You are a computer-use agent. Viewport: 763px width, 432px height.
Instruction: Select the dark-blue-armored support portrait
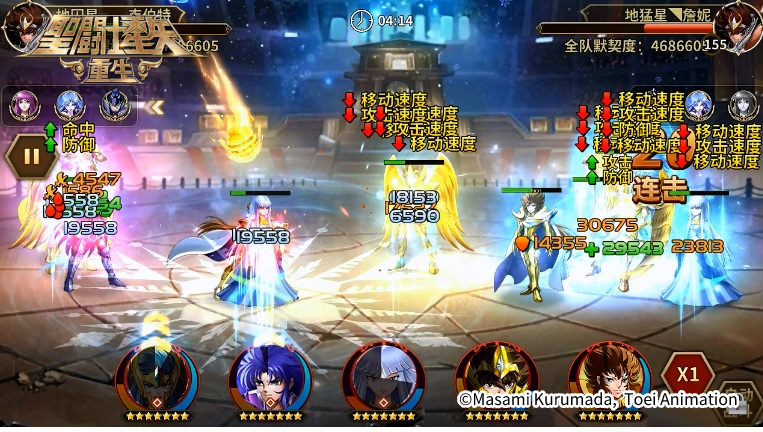(113, 104)
